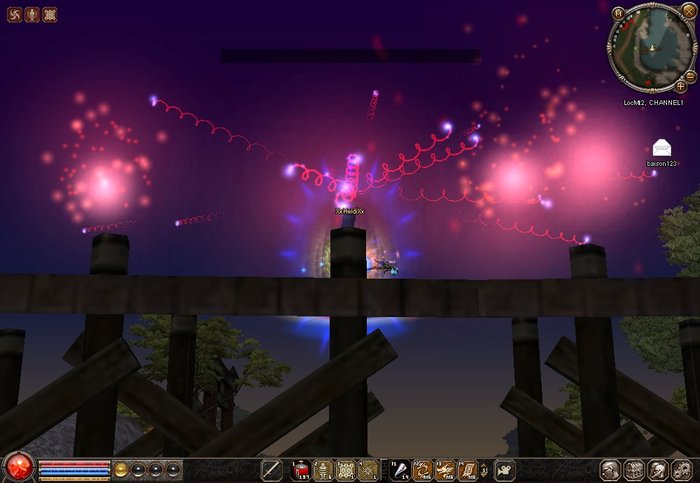Open the whisper envelope from baisron123

tap(661, 148)
